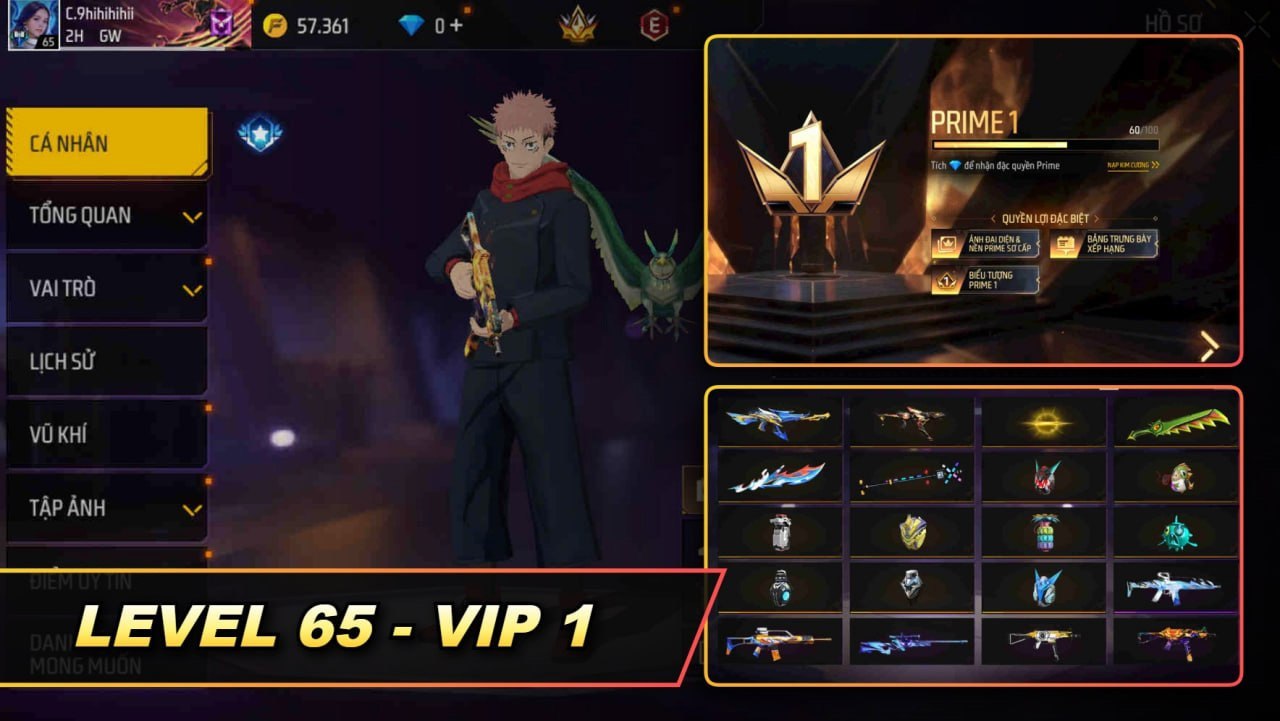This screenshot has height=721, width=1280.
Task: Click the Prime 1 progress bar showing 60/100
Action: pyautogui.click(x=1046, y=143)
